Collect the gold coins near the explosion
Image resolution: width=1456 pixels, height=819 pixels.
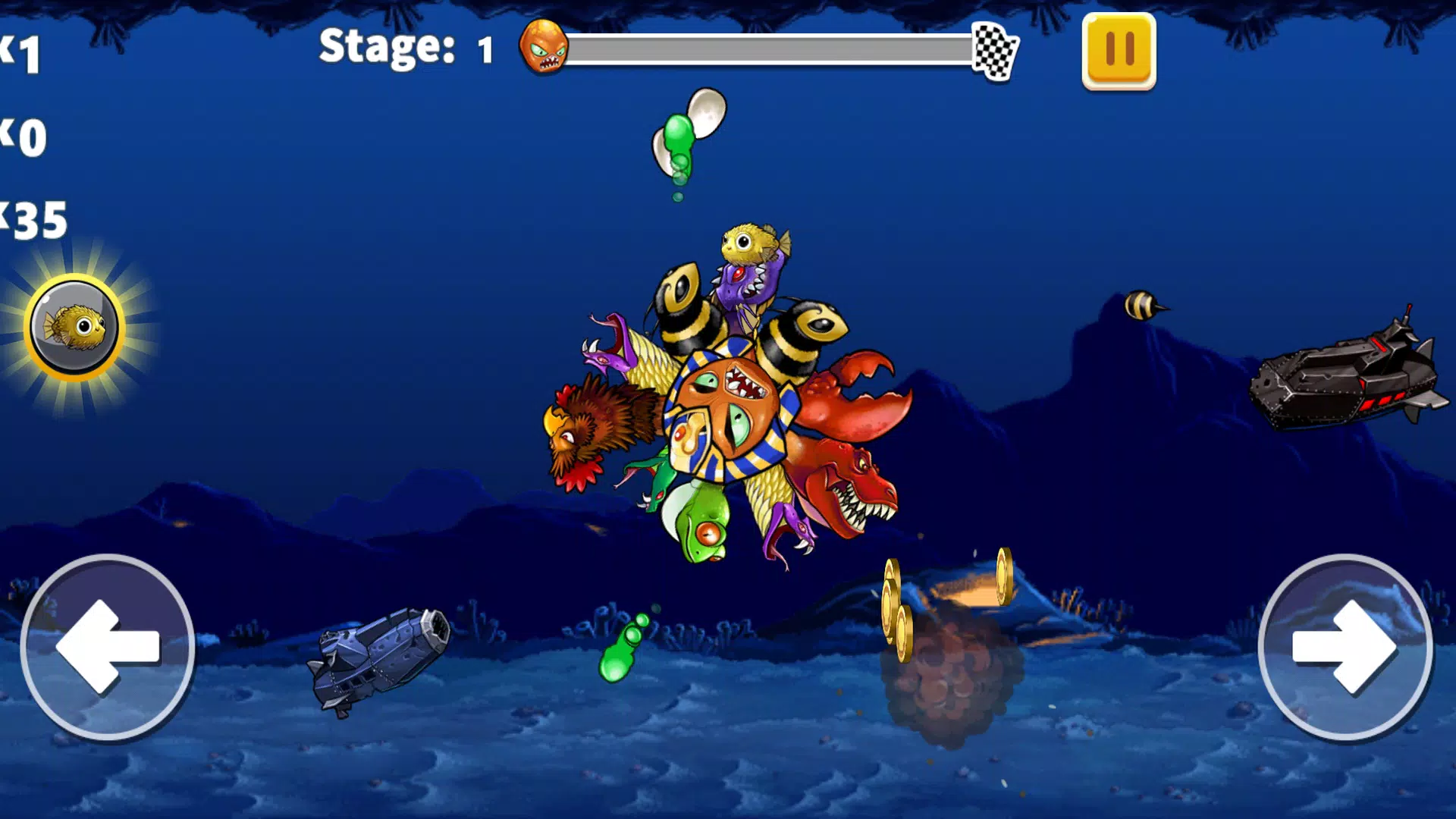pos(899,607)
